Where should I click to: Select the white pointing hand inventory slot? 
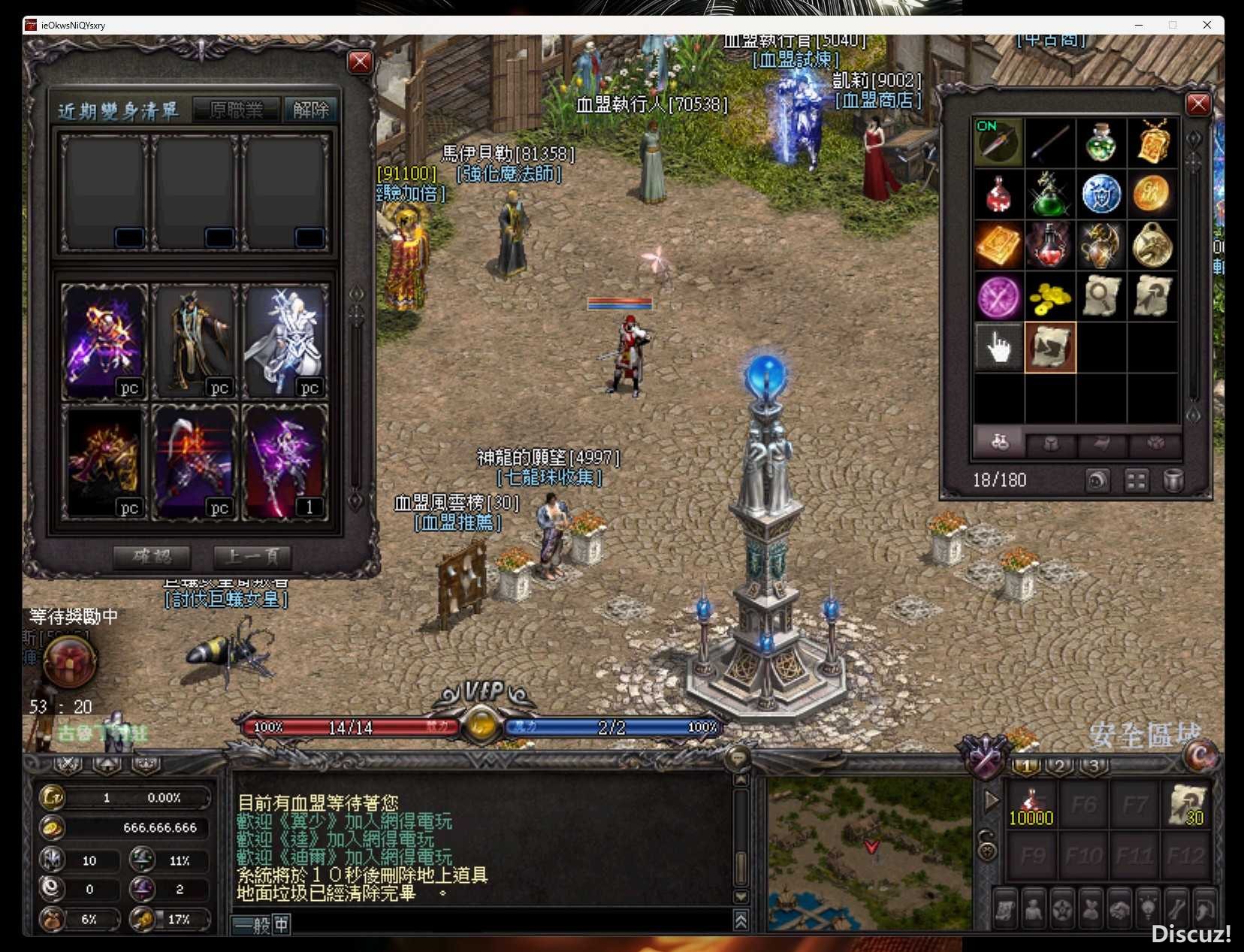point(998,347)
